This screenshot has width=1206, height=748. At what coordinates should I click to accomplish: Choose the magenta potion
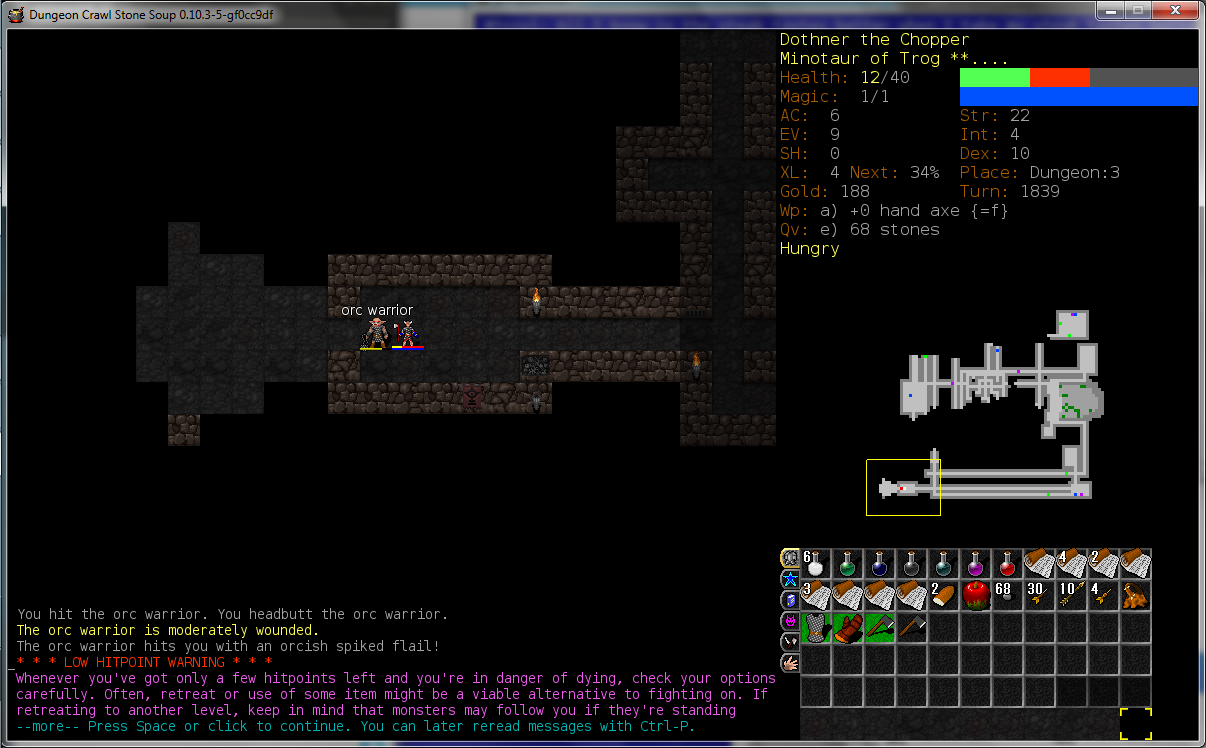[976, 564]
